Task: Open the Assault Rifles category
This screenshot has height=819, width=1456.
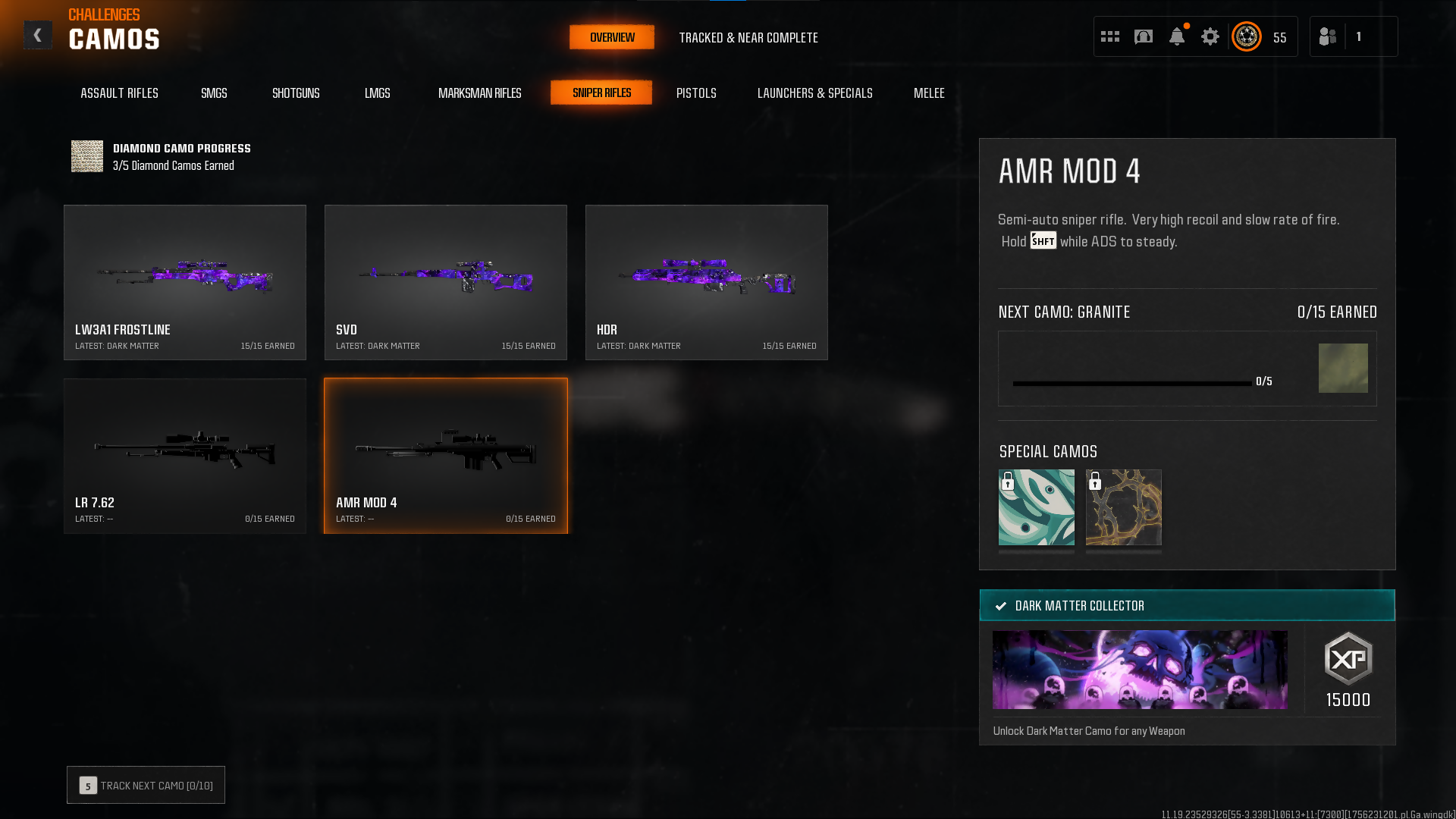Action: (x=119, y=93)
